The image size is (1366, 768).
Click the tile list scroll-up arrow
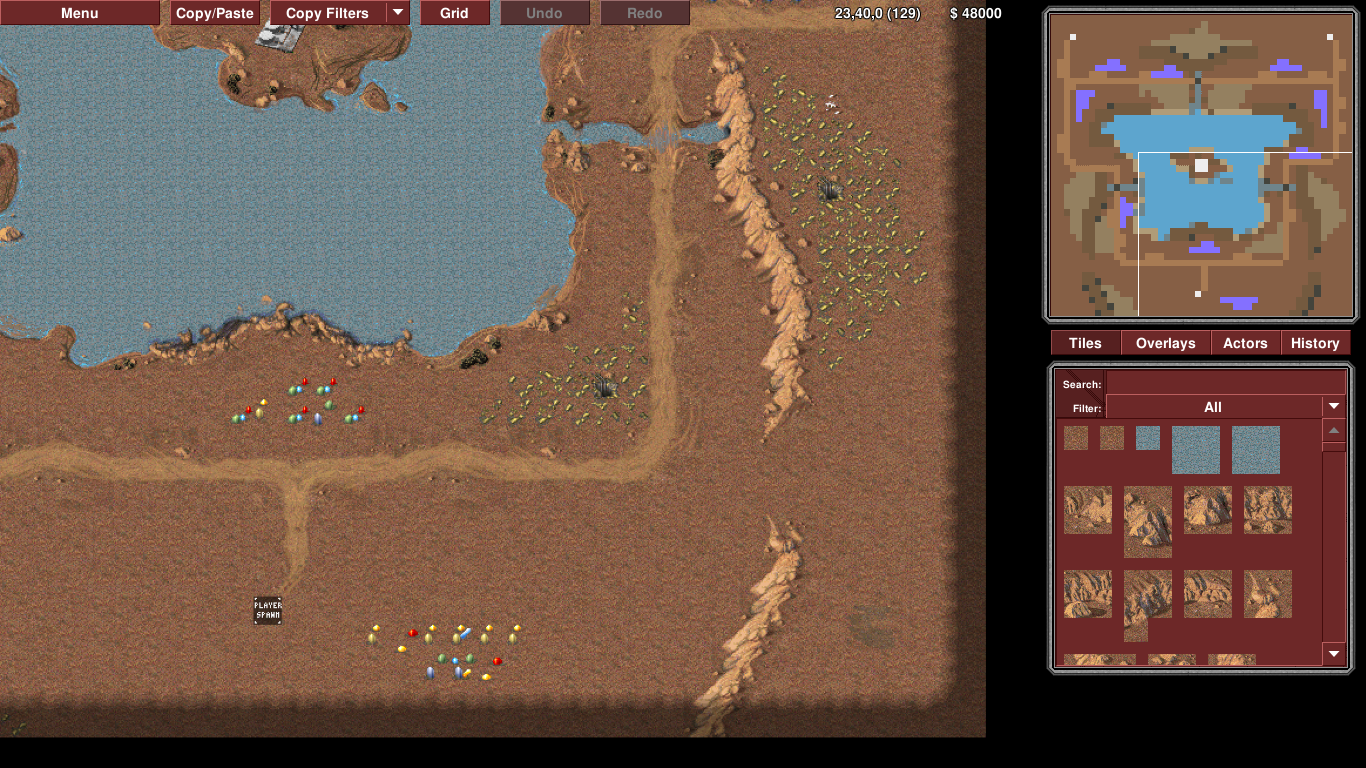pyautogui.click(x=1334, y=431)
